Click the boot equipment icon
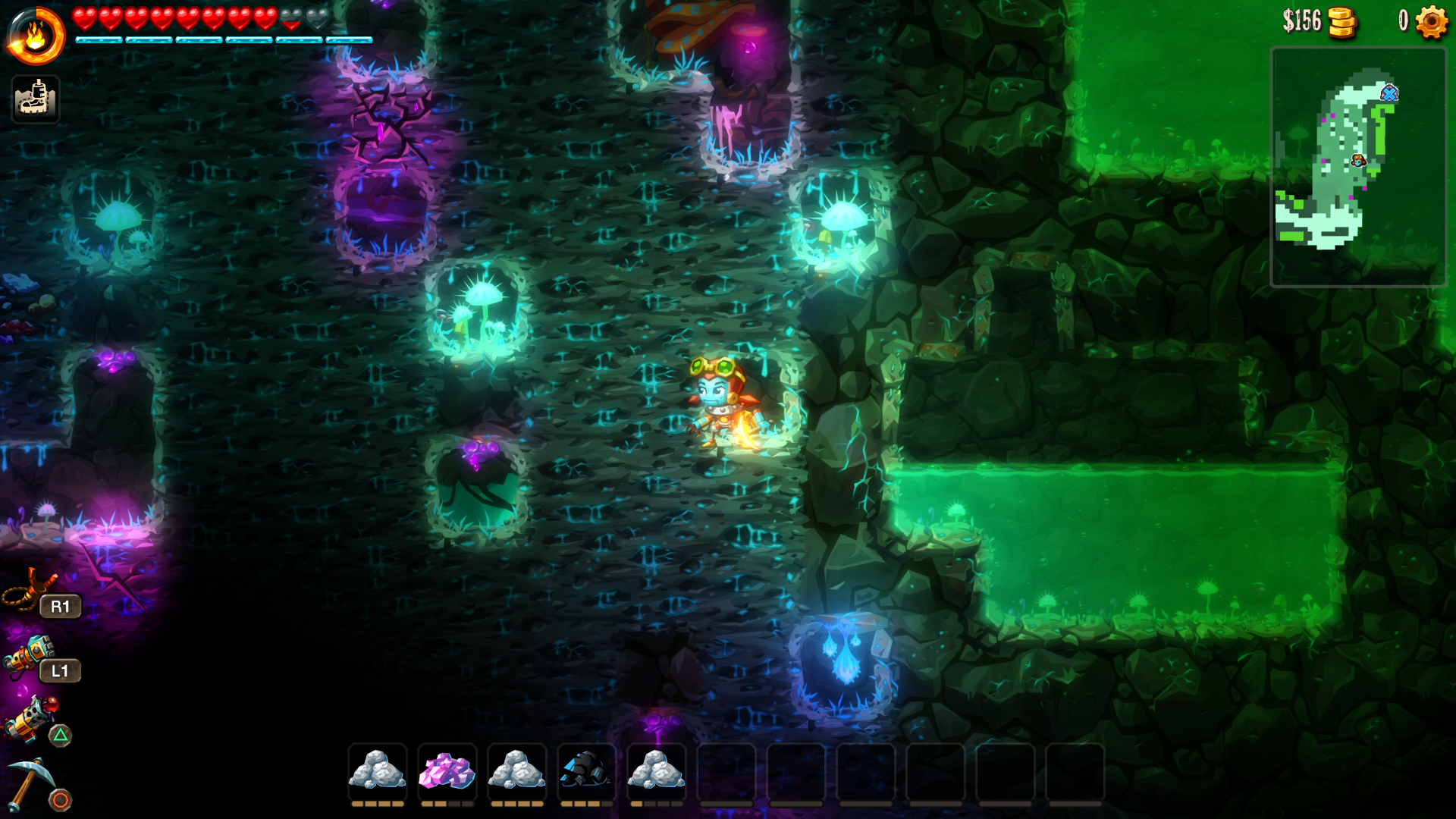The height and width of the screenshot is (819, 1456). [x=36, y=99]
